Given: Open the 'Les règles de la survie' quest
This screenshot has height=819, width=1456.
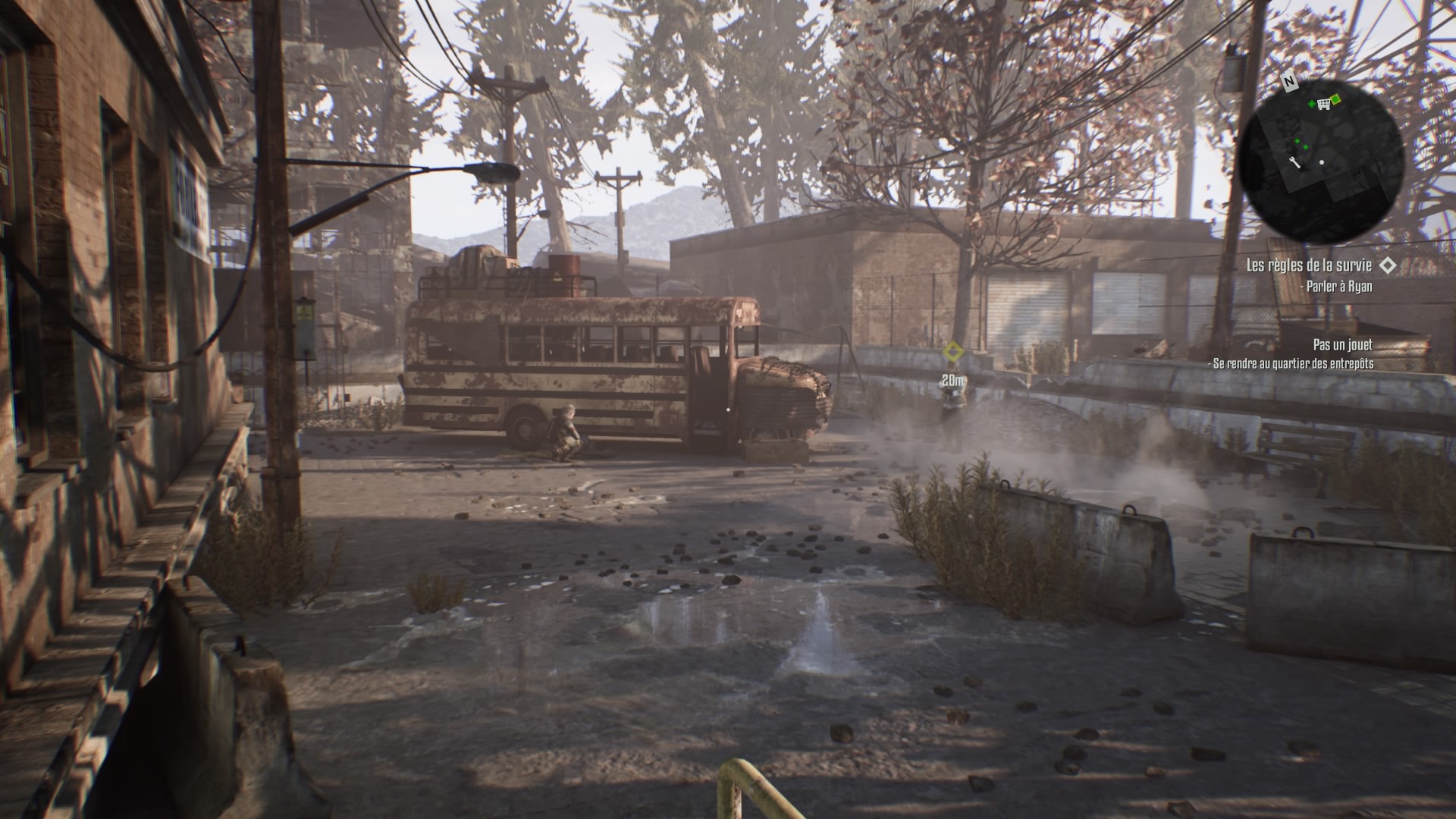Looking at the screenshot, I should point(1309,265).
